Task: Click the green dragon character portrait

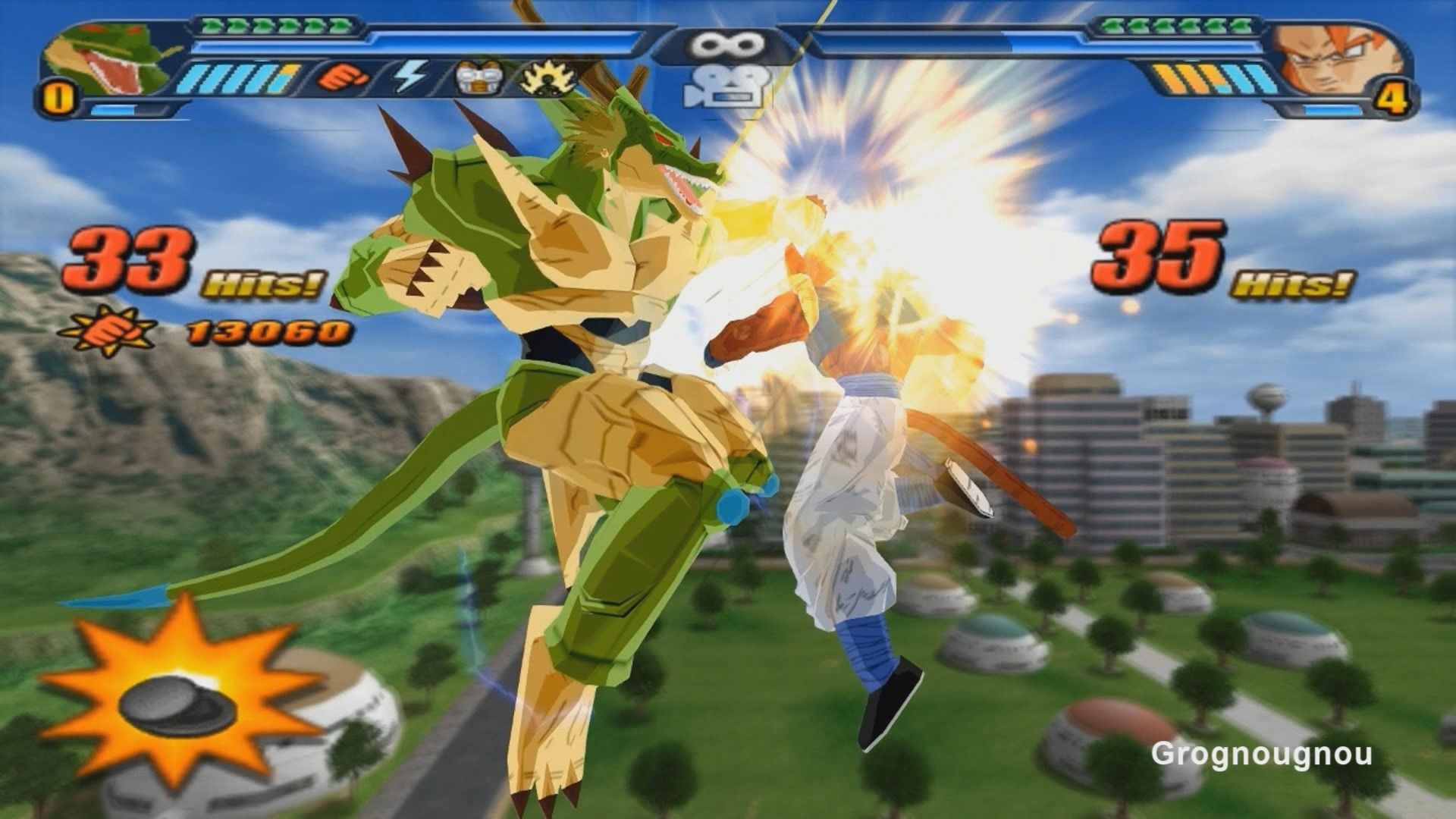Action: [106, 59]
